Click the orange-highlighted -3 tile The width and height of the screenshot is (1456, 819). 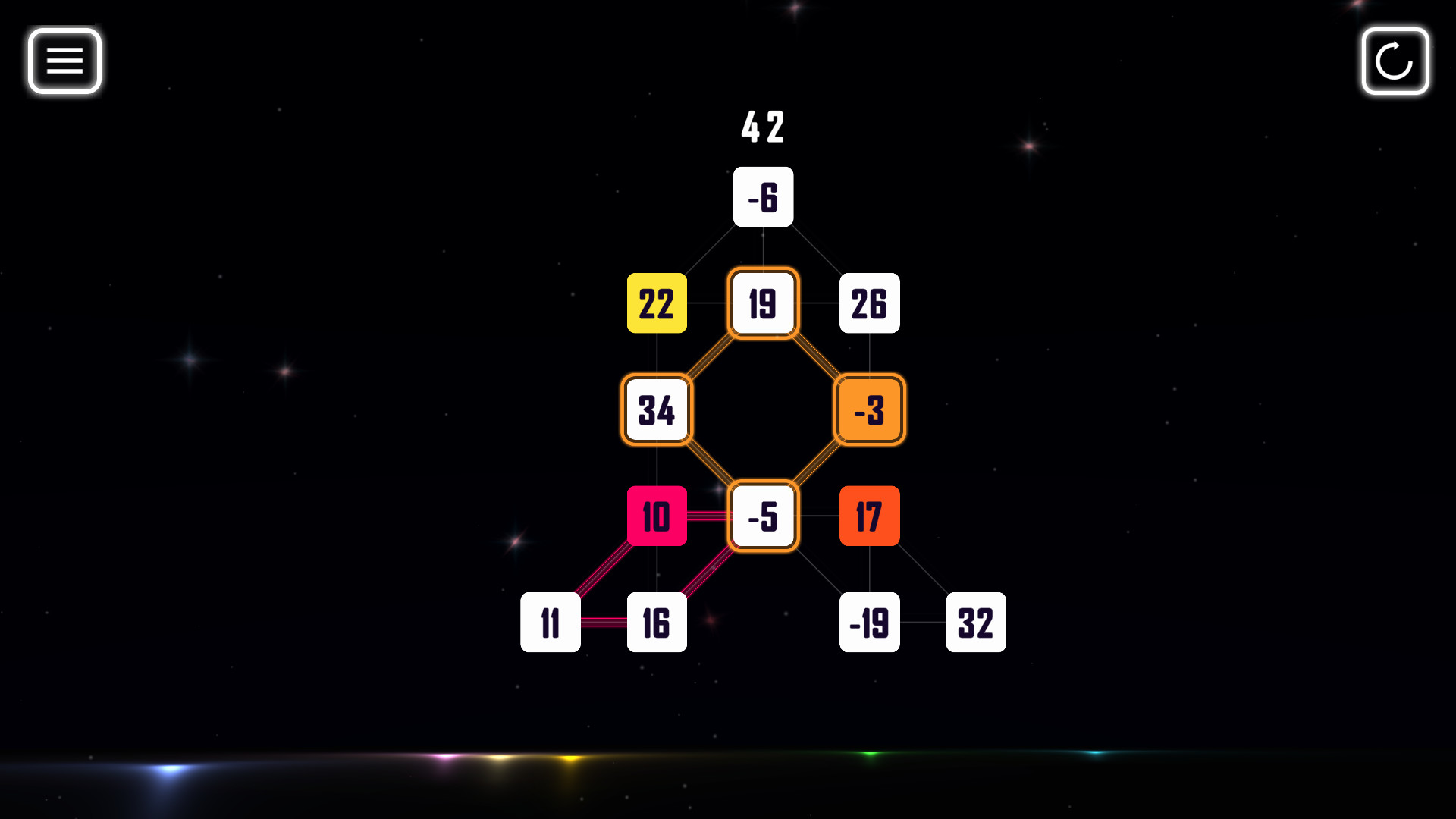click(x=870, y=410)
